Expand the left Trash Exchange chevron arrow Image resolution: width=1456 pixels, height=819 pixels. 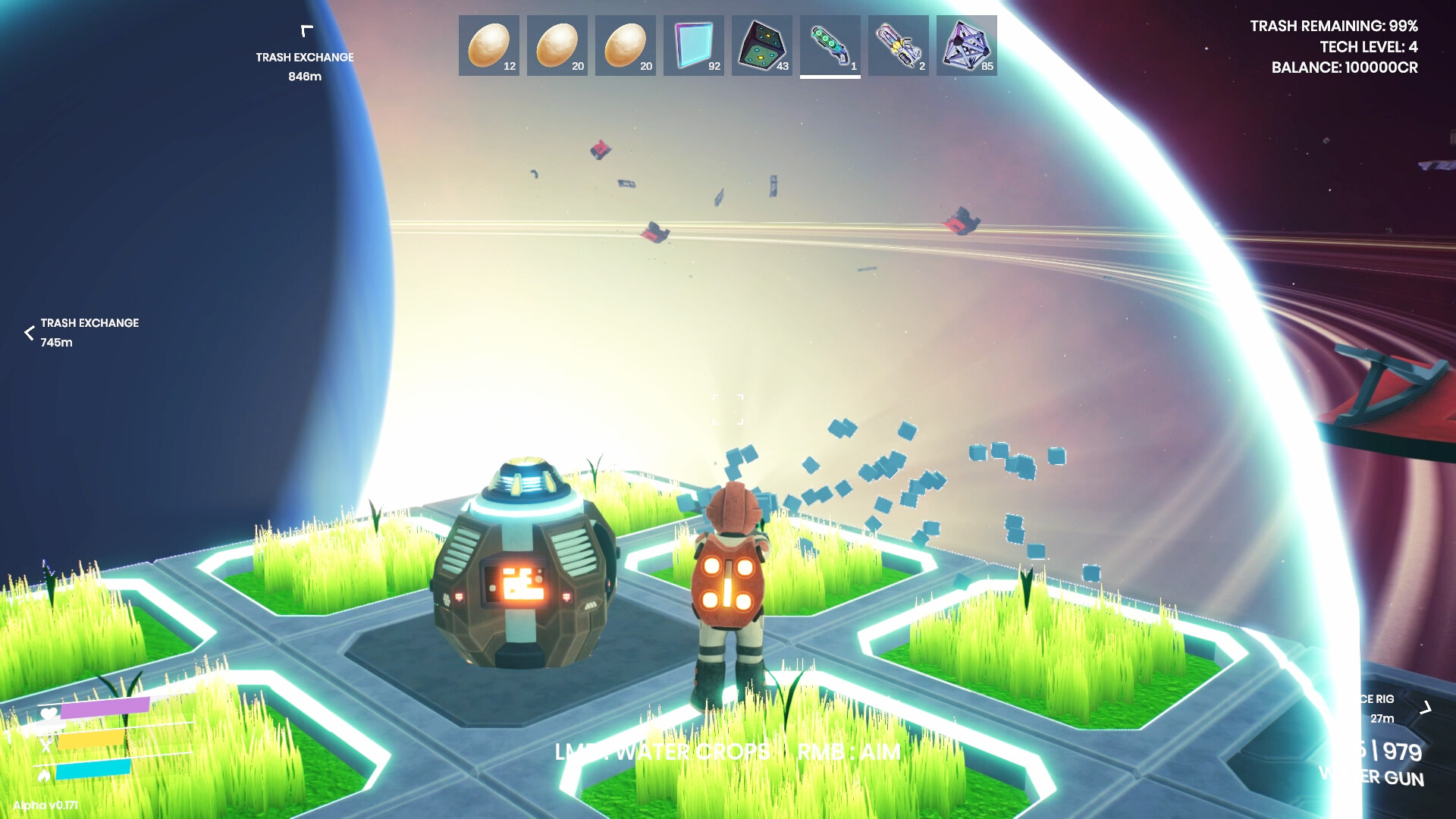(29, 331)
